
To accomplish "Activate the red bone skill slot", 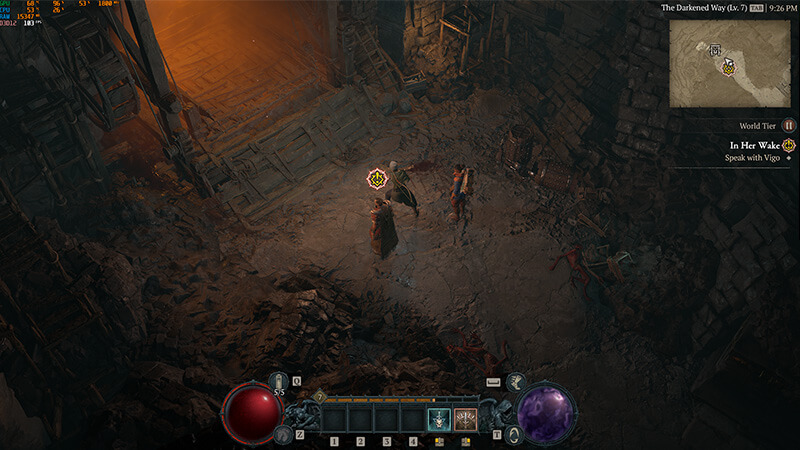I will (464, 418).
